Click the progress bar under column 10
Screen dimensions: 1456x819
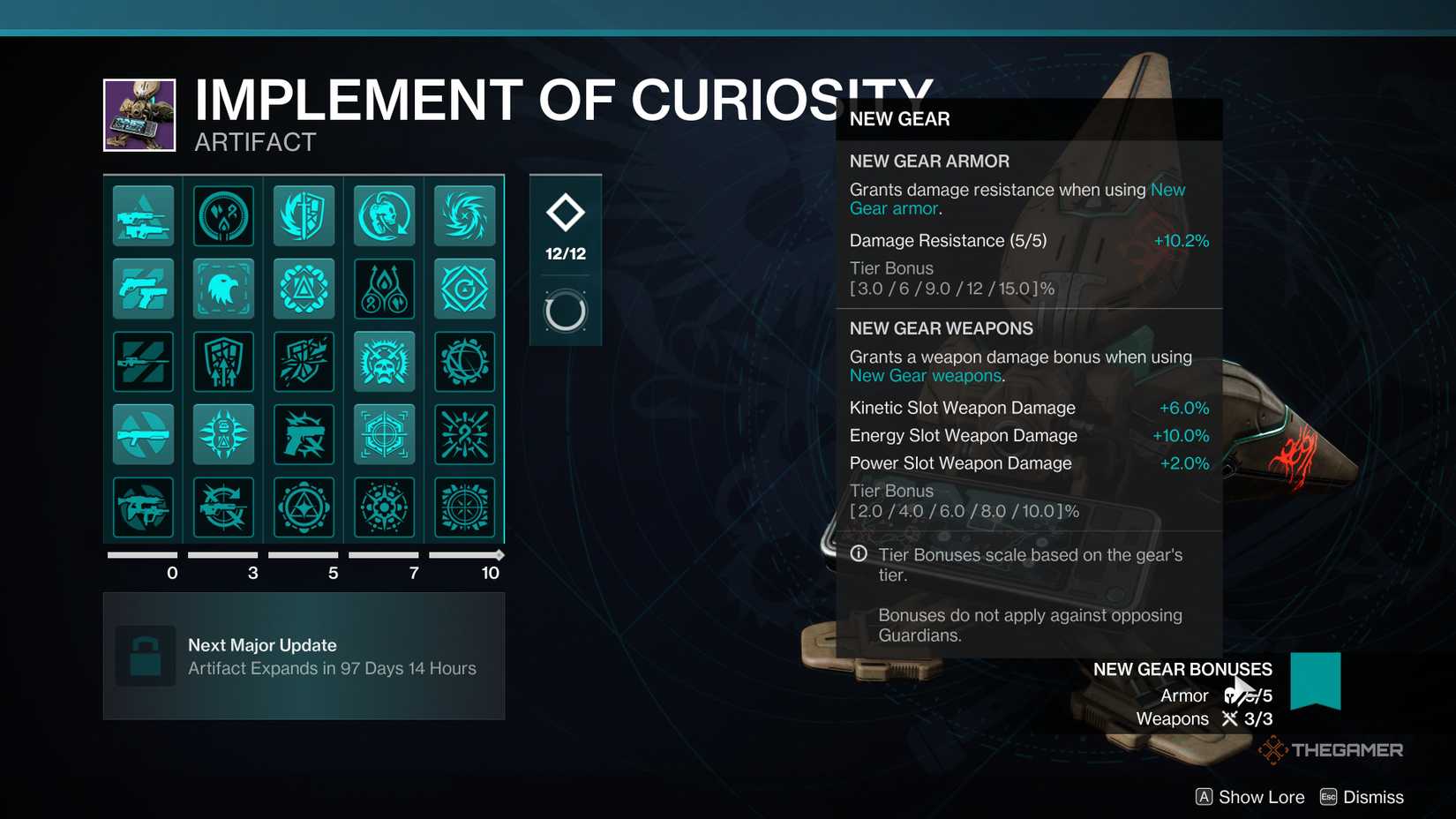tap(465, 555)
